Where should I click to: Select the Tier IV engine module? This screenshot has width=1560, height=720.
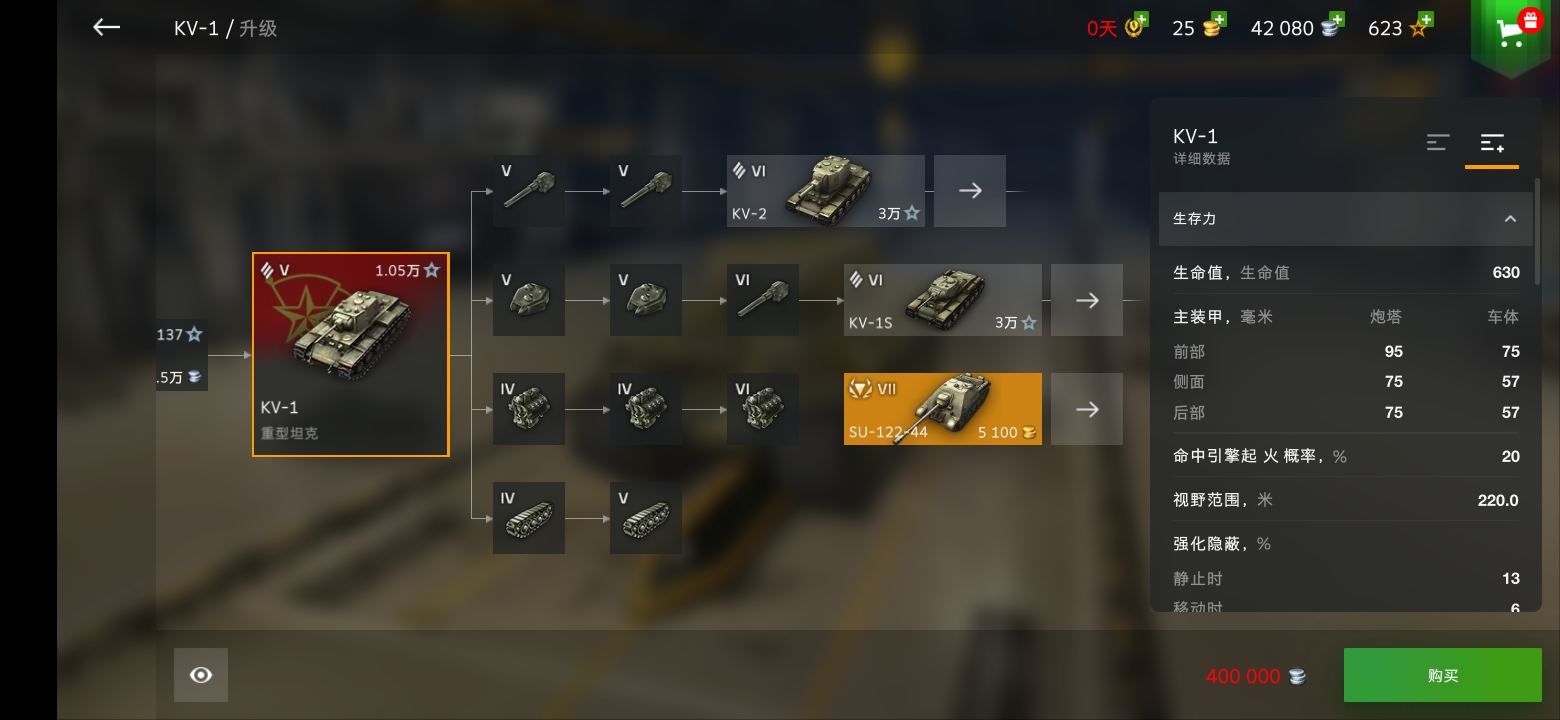[x=528, y=408]
